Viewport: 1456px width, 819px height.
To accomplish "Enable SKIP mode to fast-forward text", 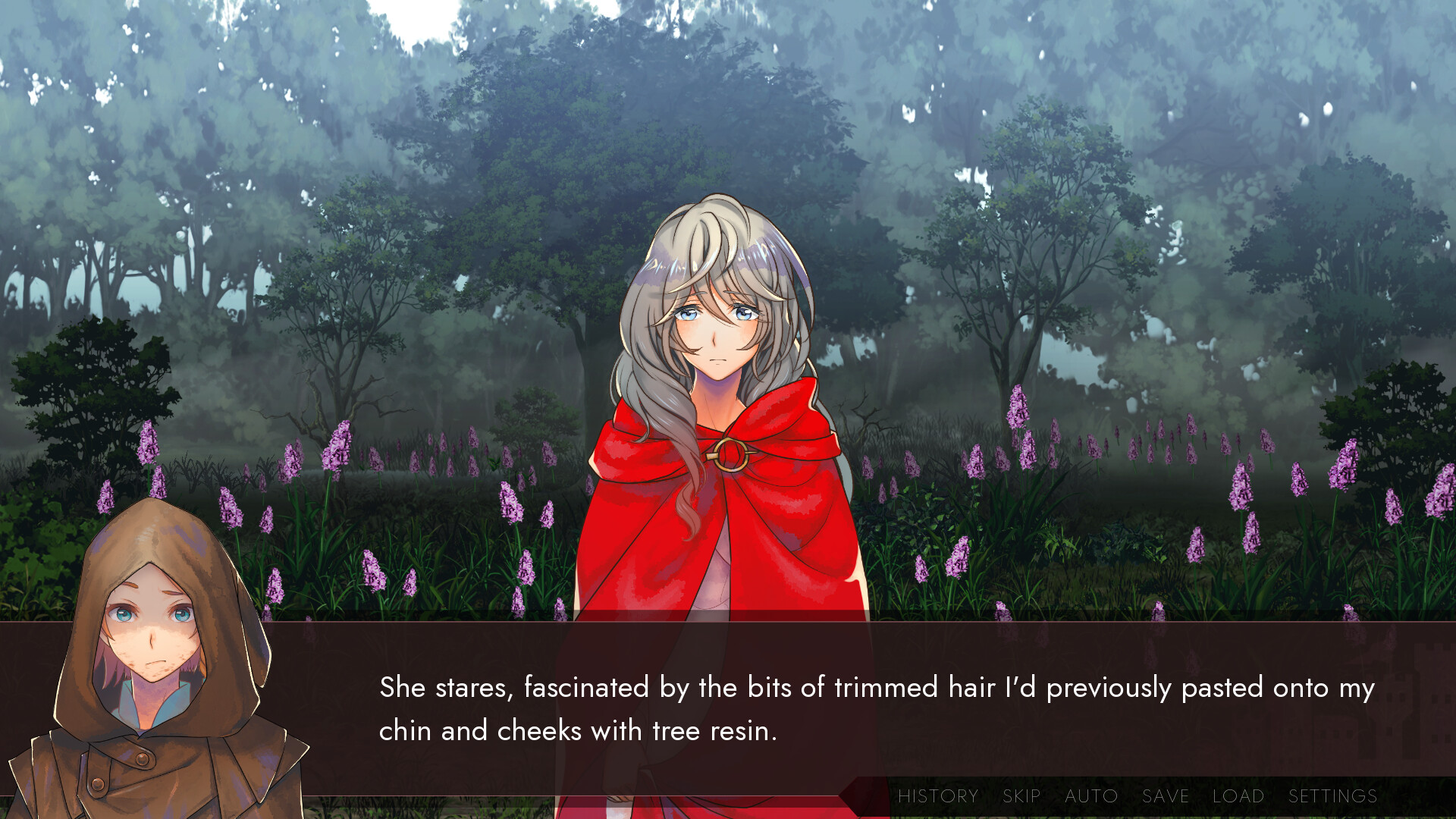I will click(x=1020, y=796).
